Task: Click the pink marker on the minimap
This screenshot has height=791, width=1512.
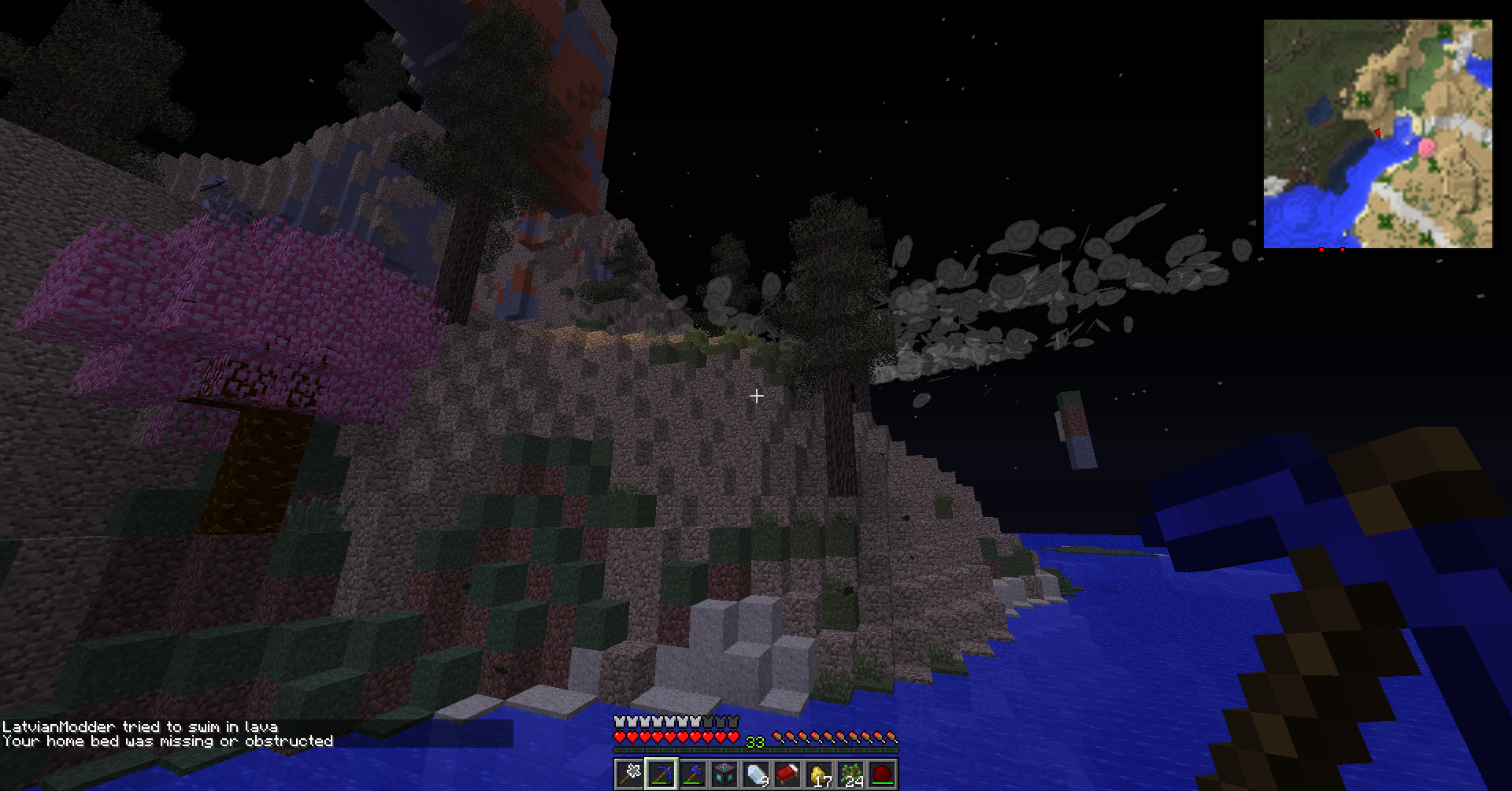Action: pyautogui.click(x=1426, y=147)
